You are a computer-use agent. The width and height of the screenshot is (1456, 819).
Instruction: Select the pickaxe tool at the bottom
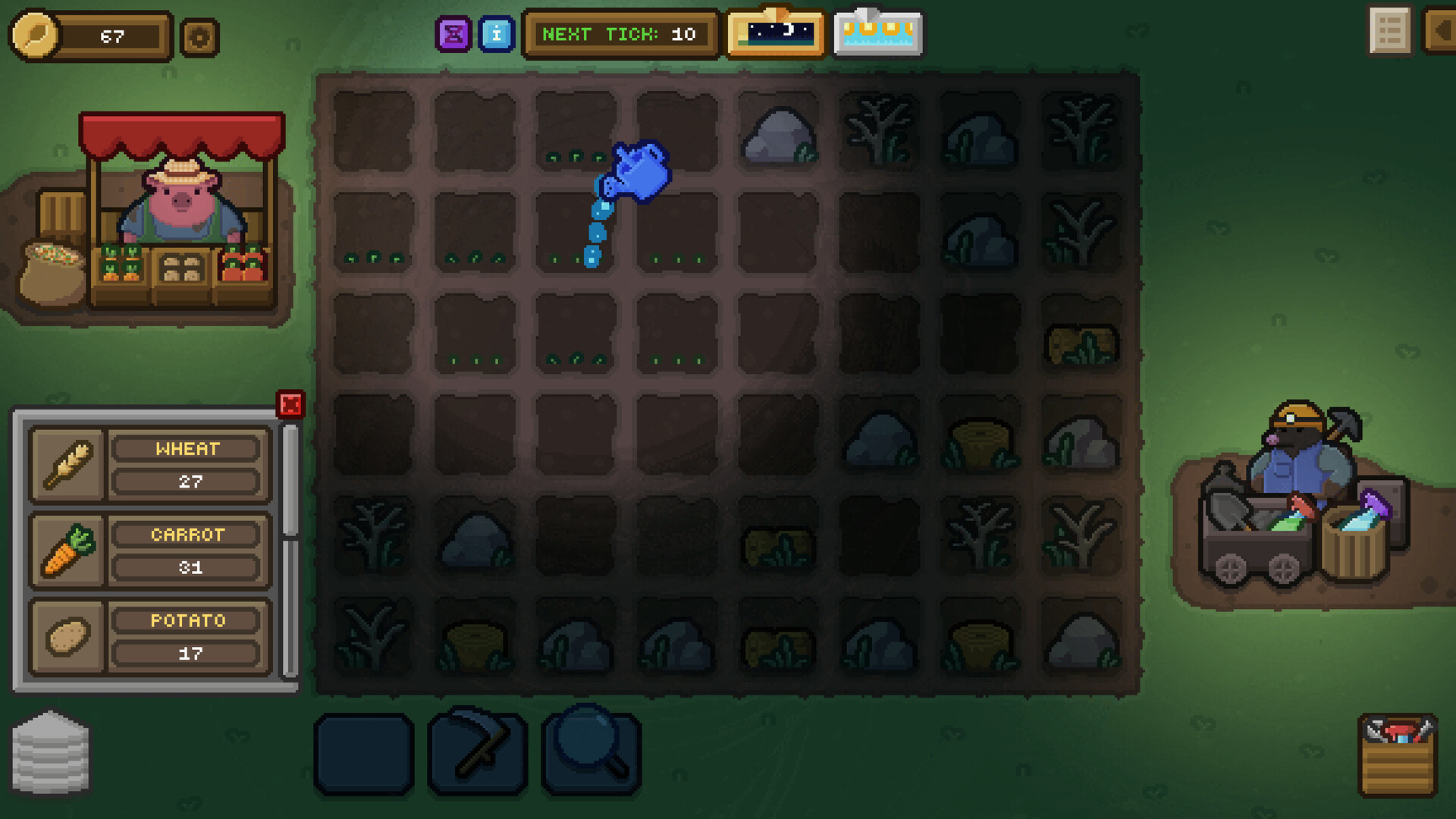475,752
